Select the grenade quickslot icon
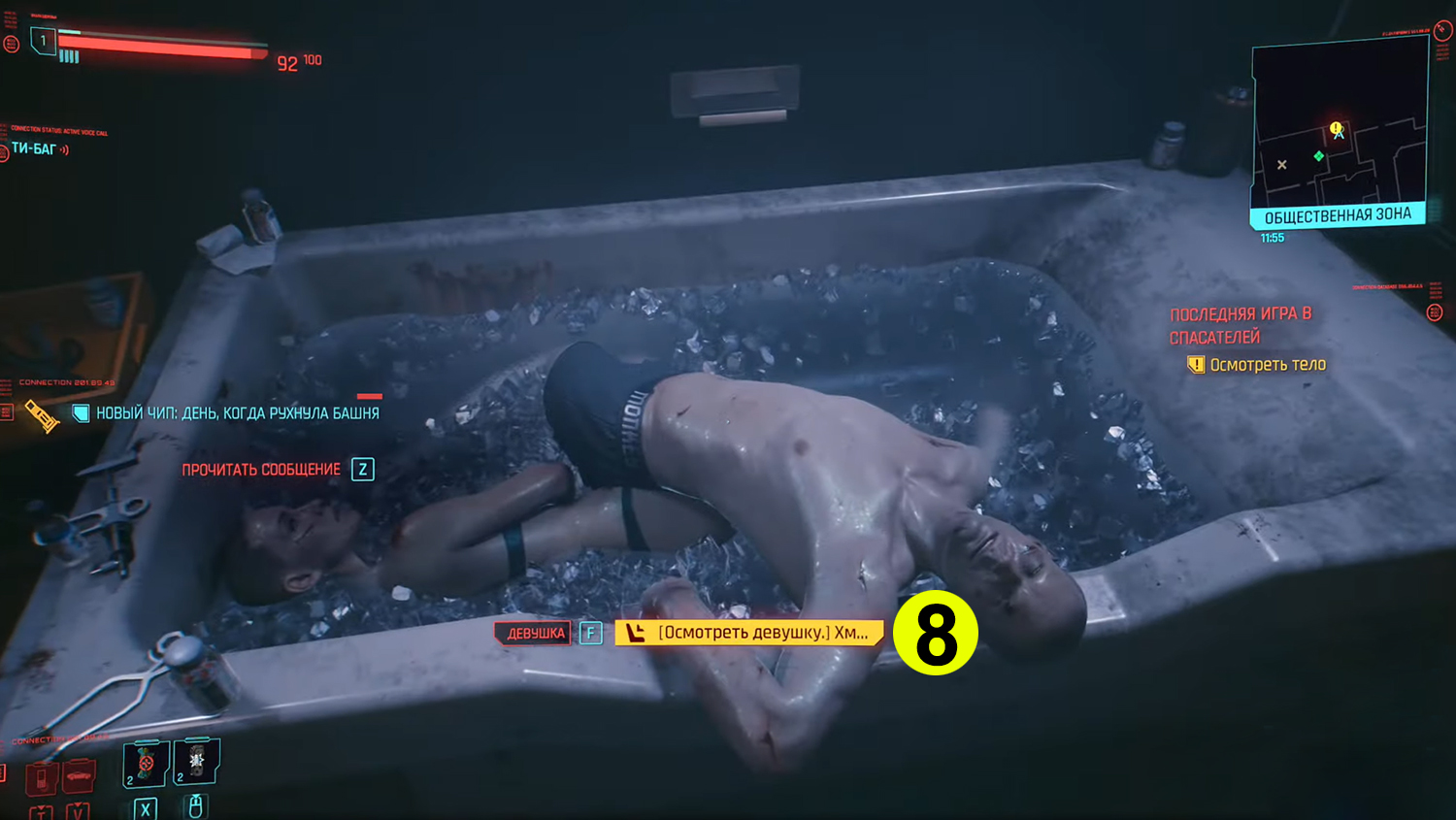Viewport: 1456px width, 820px height. 197,764
